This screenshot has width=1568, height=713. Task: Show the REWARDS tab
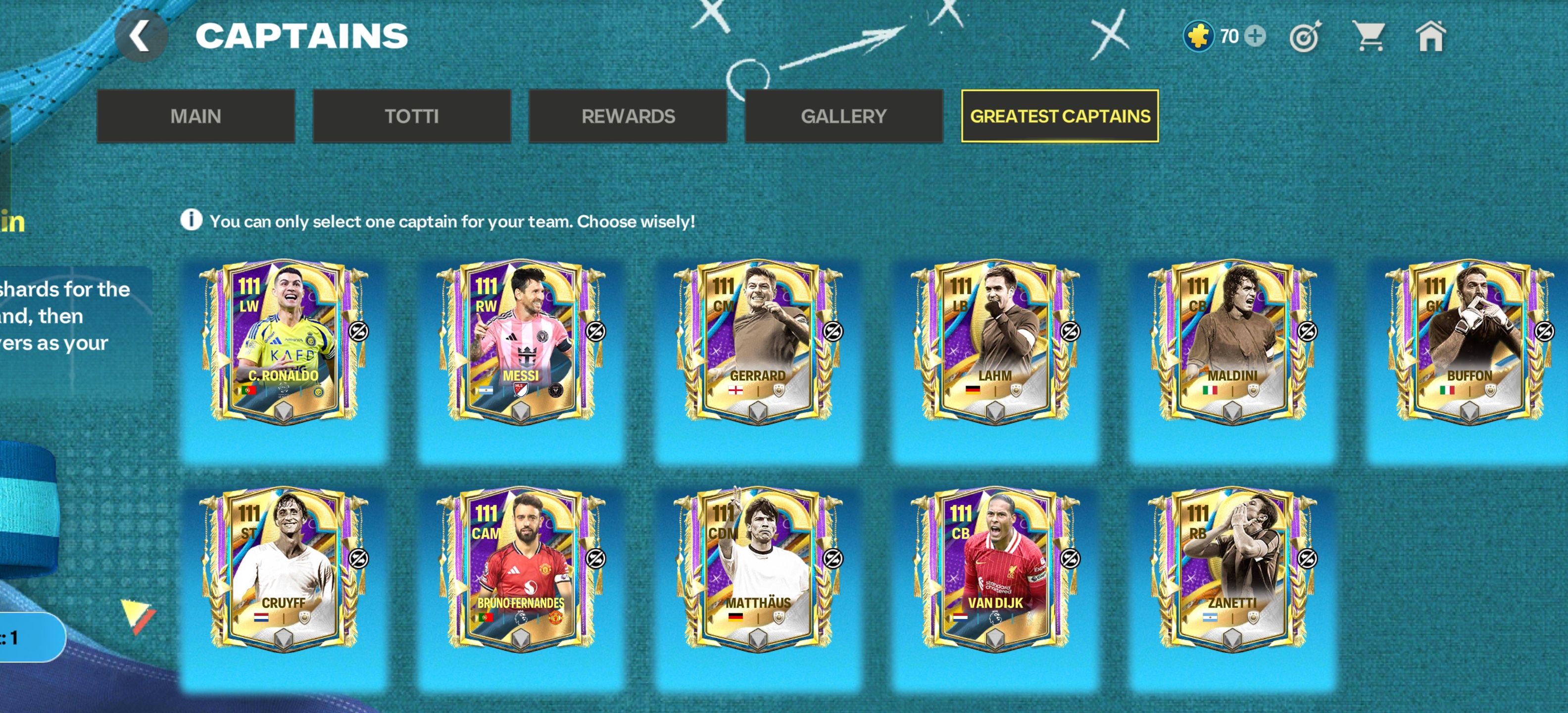click(x=628, y=116)
